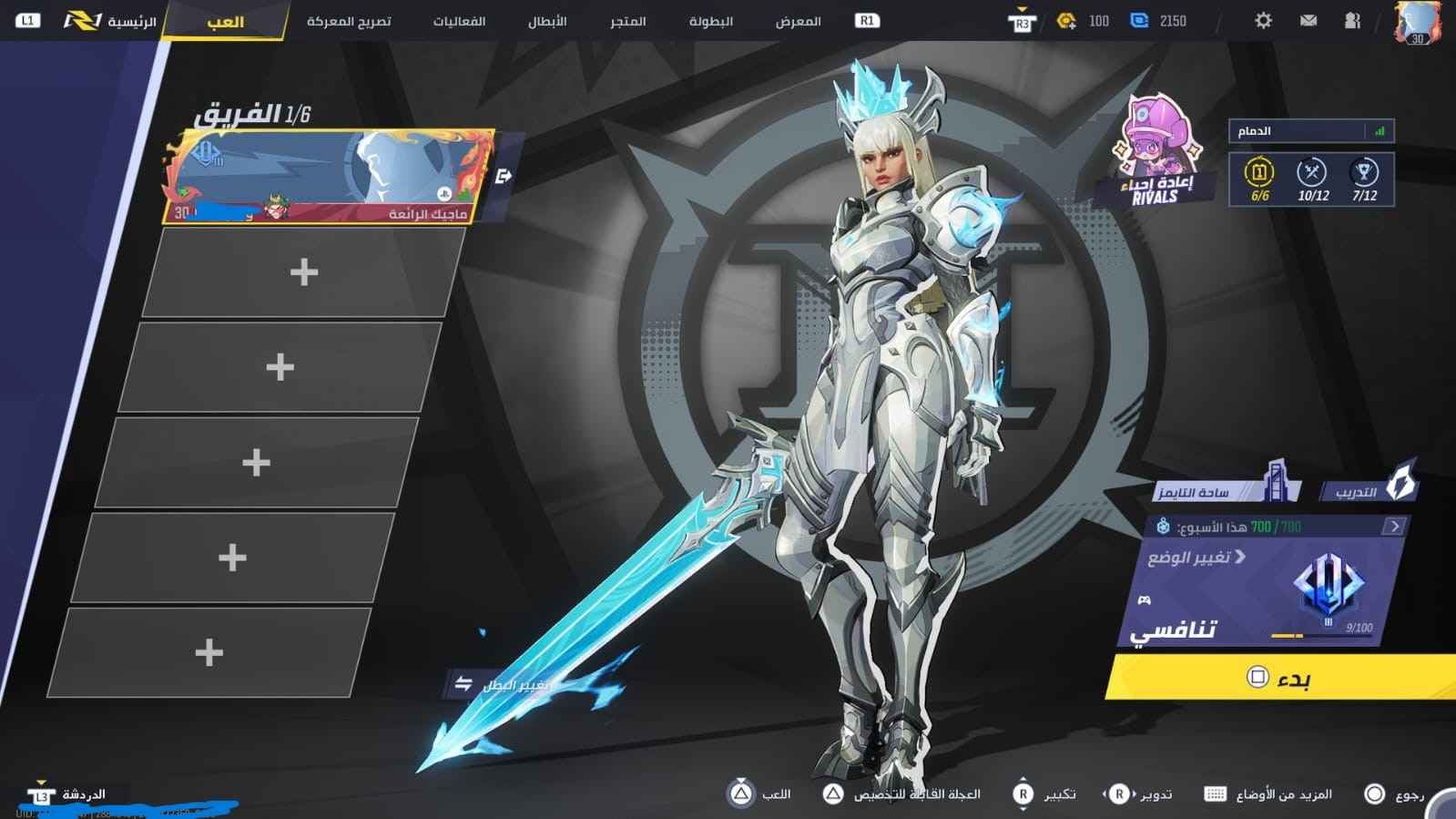Switch to the المتجر store tab
The height and width of the screenshot is (819, 1456).
click(627, 22)
